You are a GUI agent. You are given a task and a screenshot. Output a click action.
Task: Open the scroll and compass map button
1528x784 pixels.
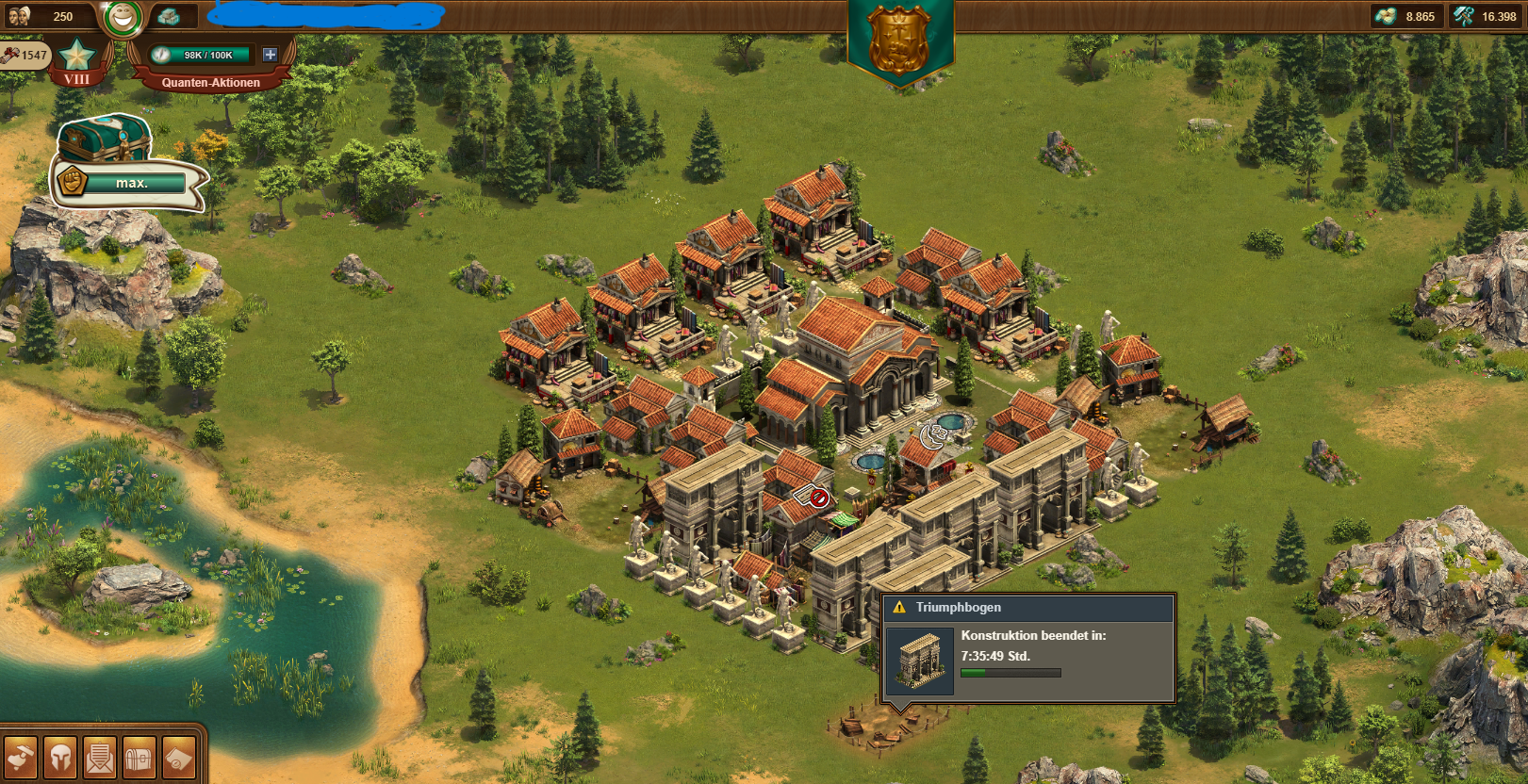coord(178,757)
